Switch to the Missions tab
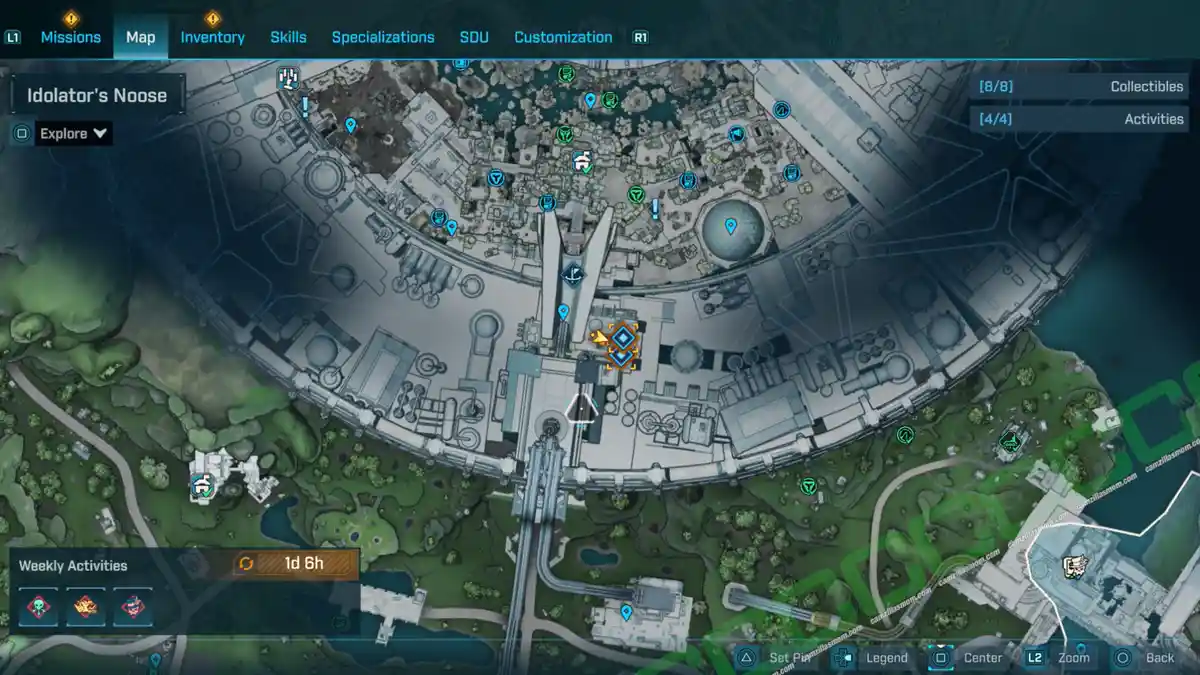 tap(70, 37)
